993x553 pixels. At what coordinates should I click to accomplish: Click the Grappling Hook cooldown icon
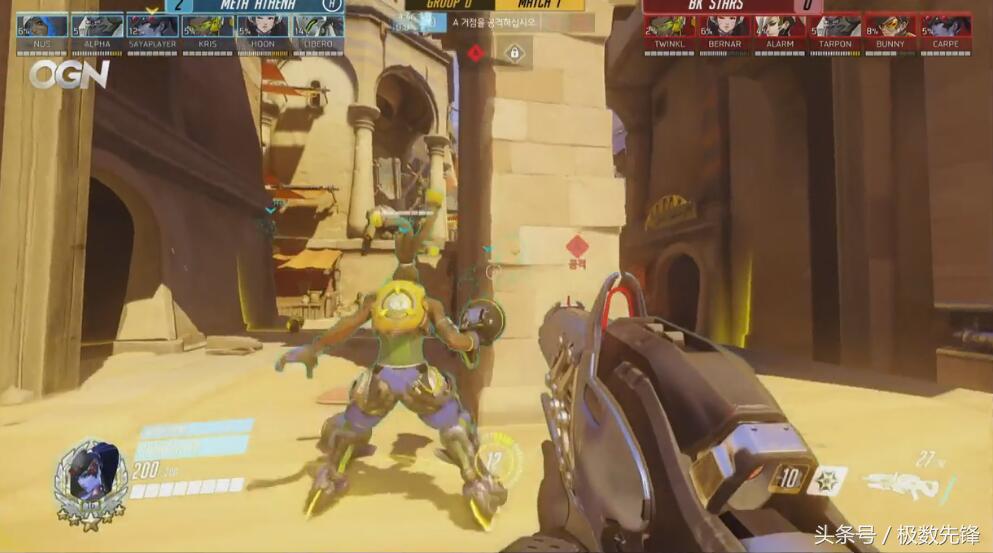pyautogui.click(x=789, y=478)
